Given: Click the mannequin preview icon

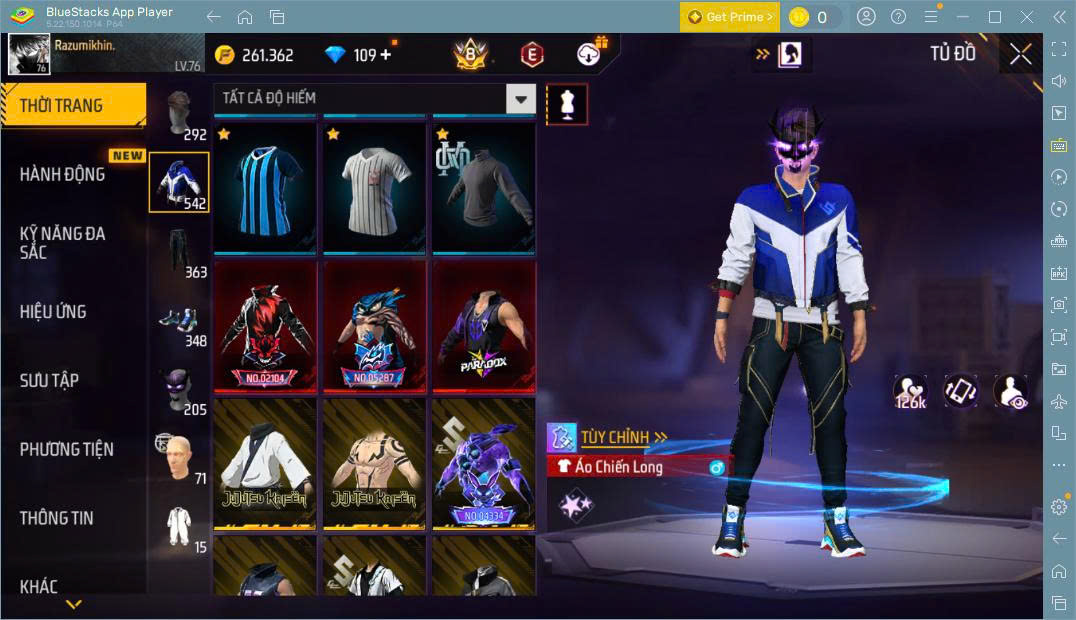Looking at the screenshot, I should point(567,104).
